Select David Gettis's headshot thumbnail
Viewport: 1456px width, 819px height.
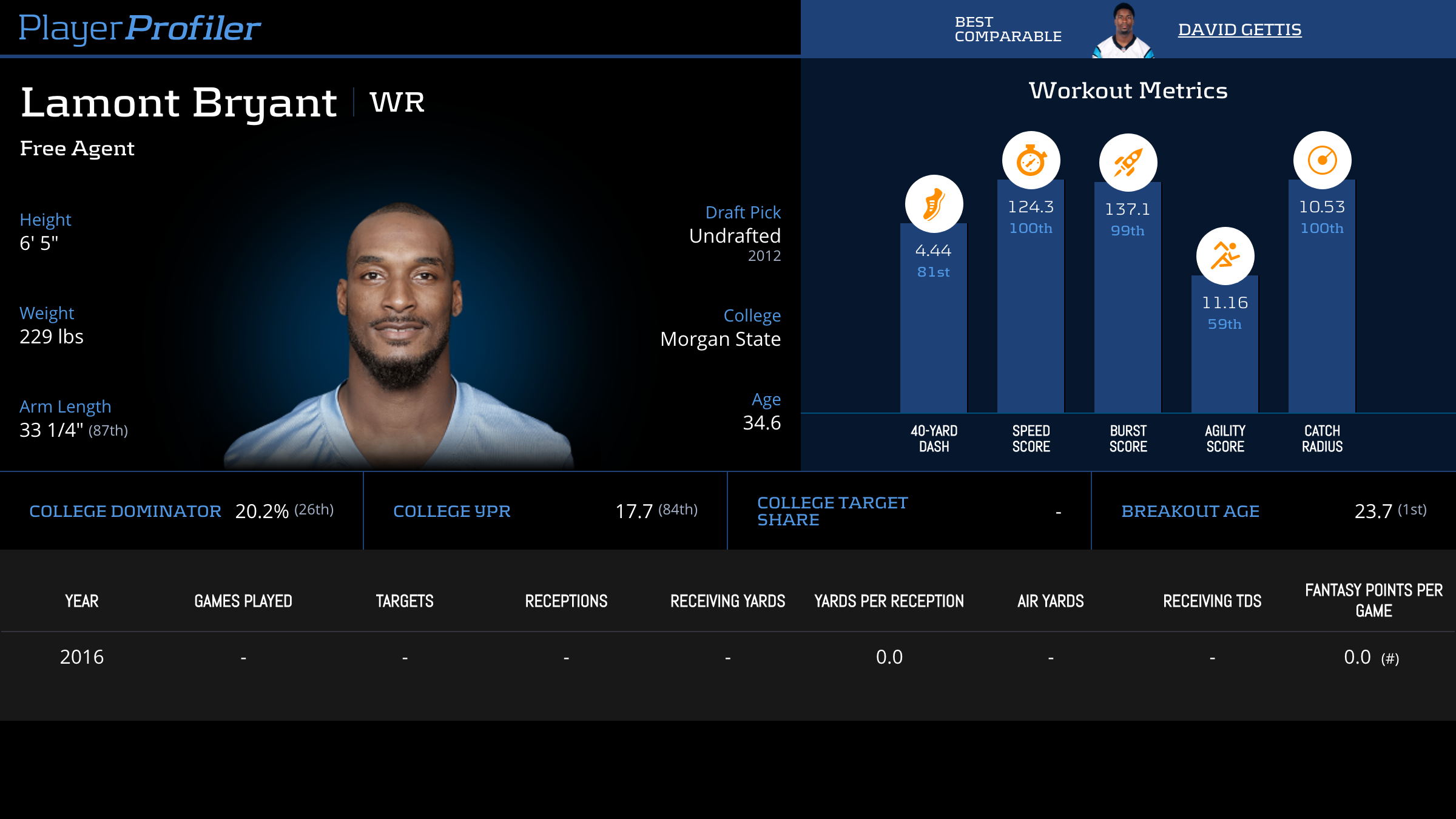pos(1123,32)
